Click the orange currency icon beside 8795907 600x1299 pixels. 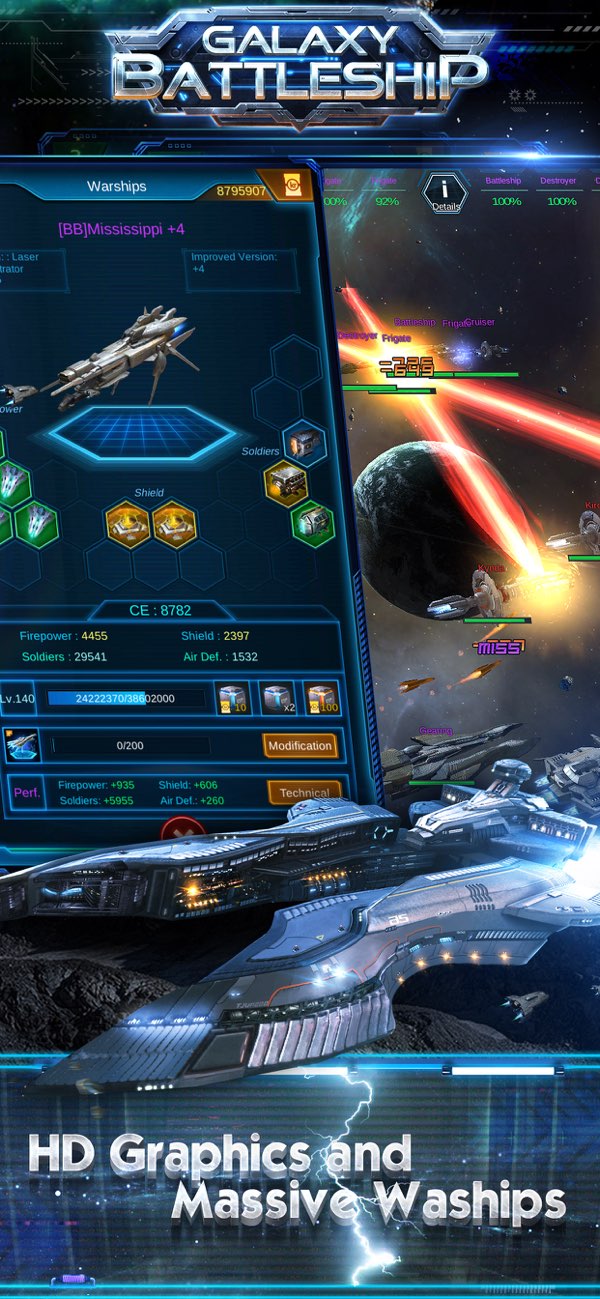[x=292, y=187]
